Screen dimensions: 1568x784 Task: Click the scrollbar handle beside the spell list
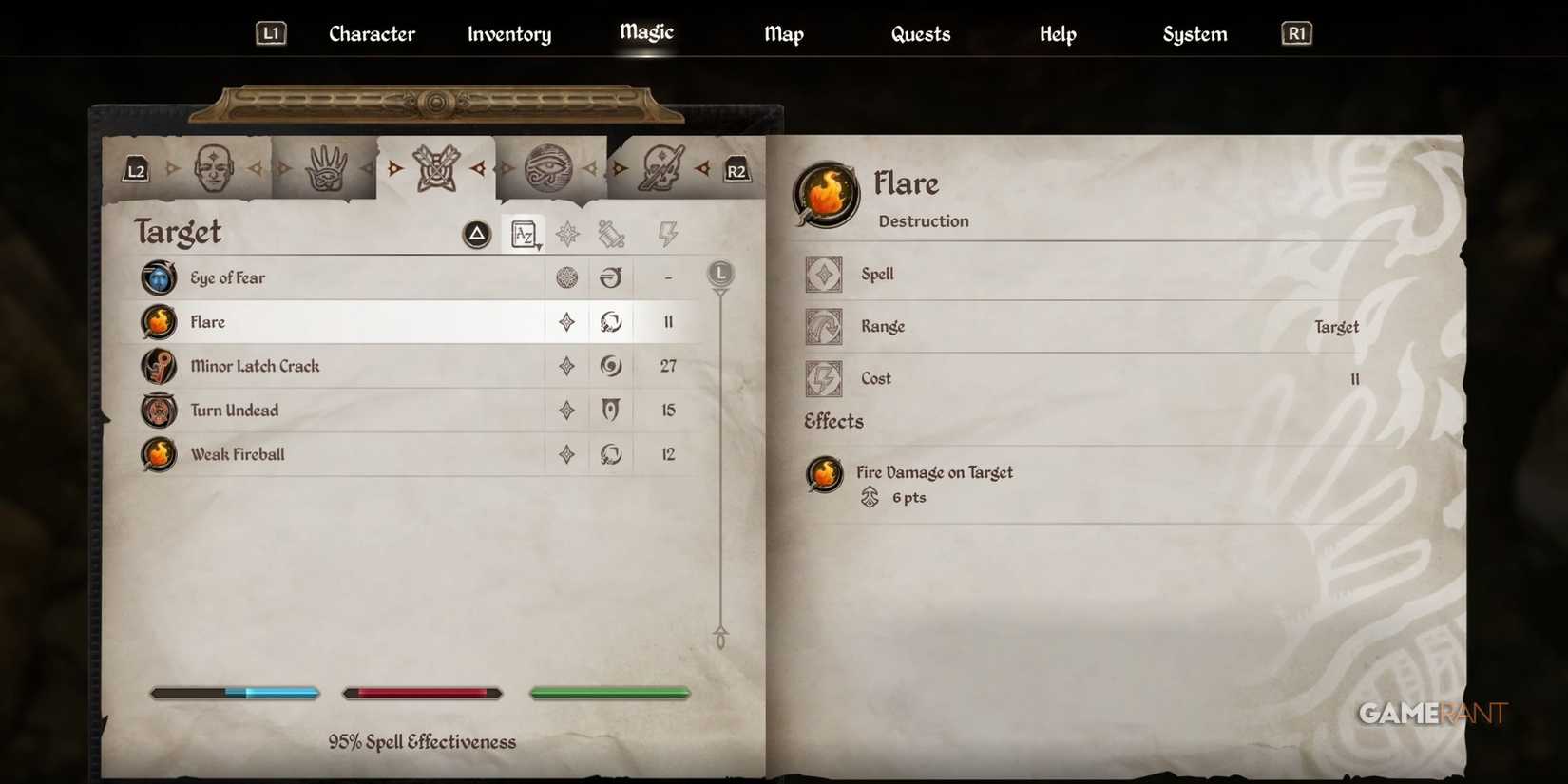(x=721, y=275)
